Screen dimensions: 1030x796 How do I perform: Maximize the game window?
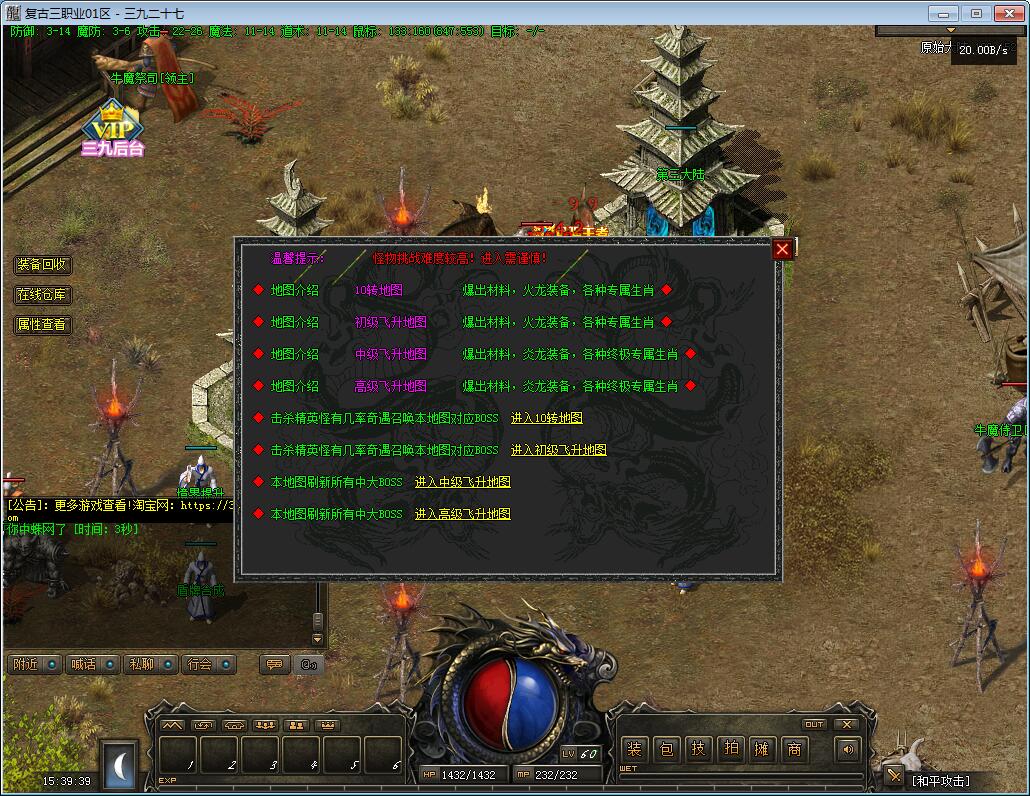[976, 13]
